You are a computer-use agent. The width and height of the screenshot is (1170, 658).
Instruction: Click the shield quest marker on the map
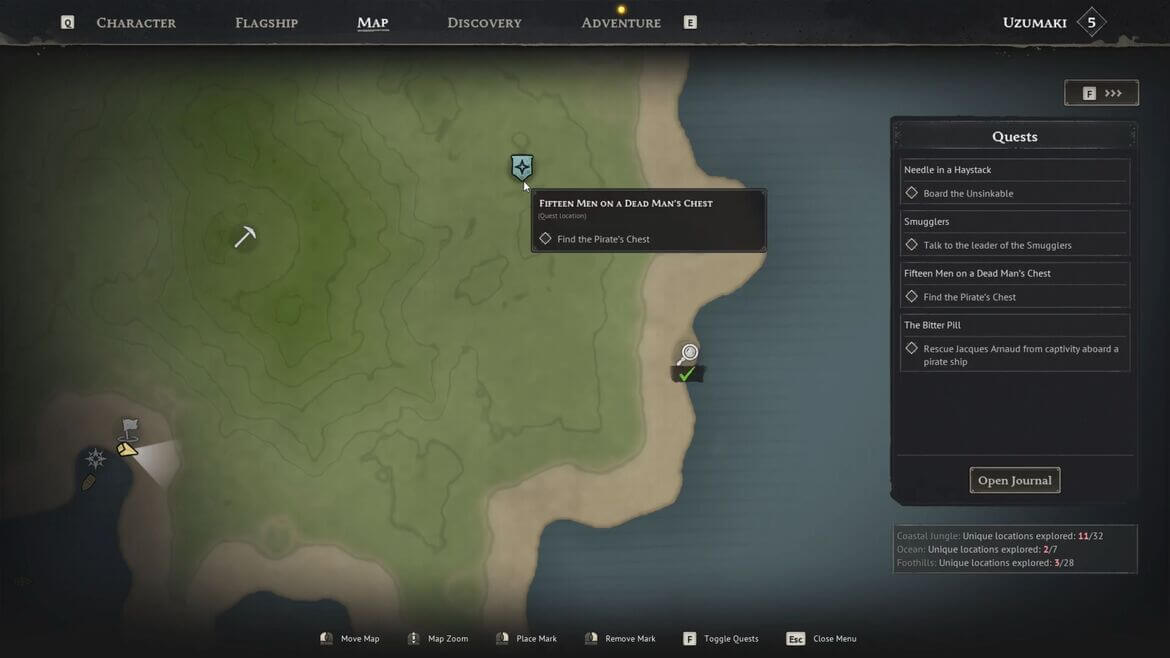(x=522, y=167)
